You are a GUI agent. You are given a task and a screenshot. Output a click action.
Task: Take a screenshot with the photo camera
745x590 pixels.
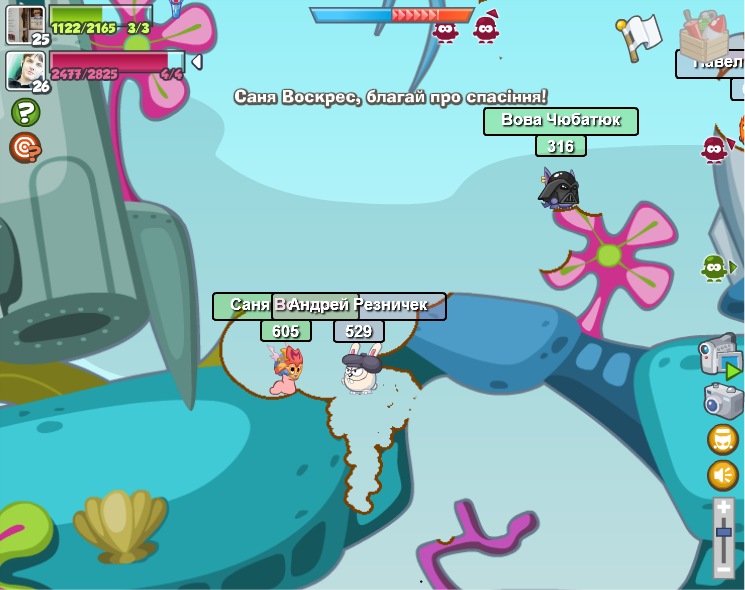(x=723, y=401)
